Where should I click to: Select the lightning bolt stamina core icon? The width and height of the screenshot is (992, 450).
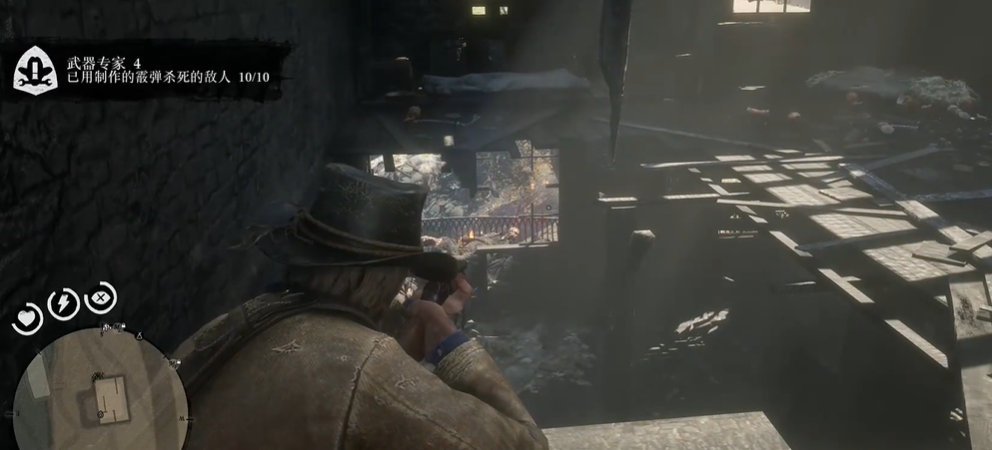63,303
